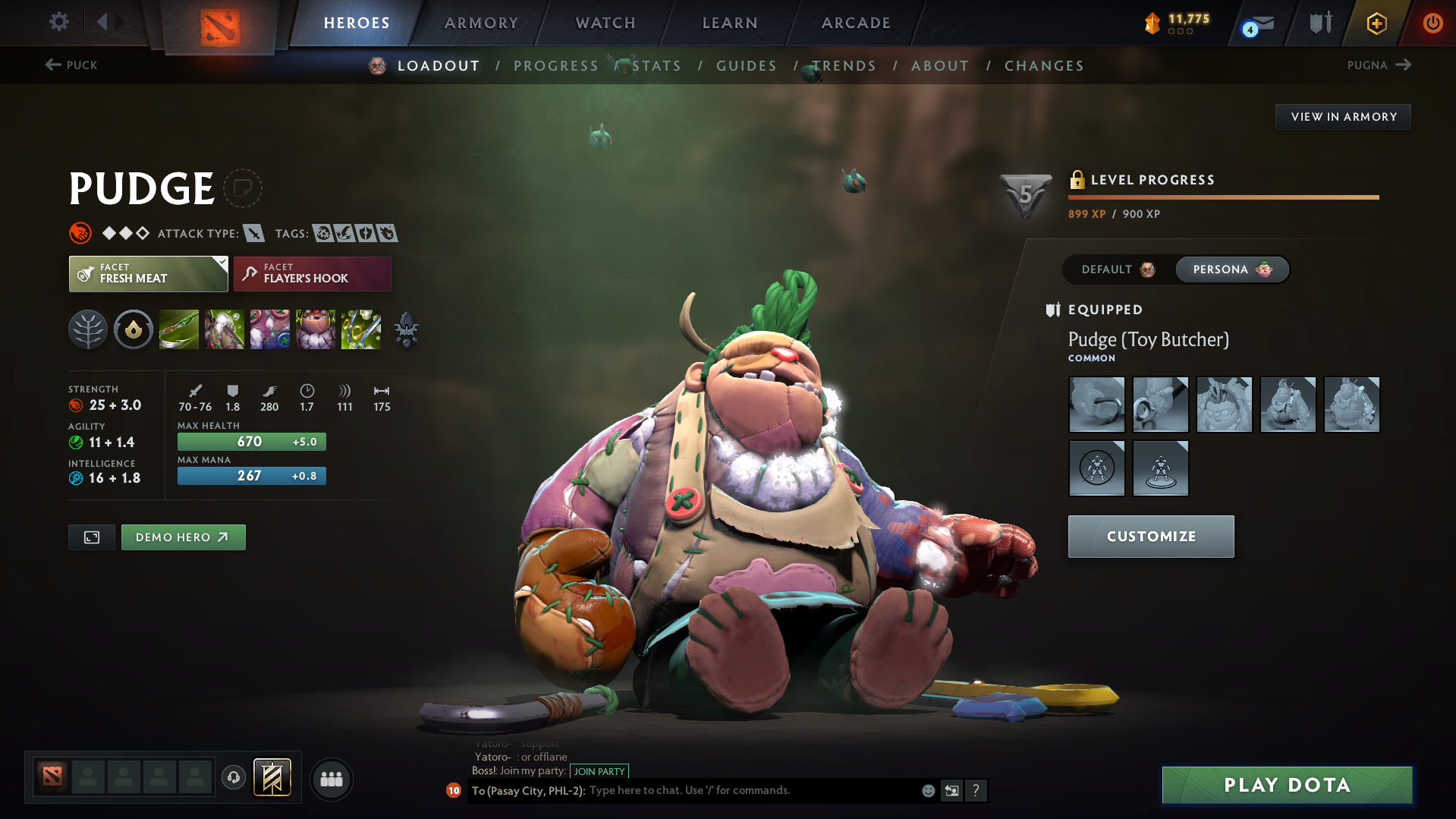
Task: Click the Demo Hero button
Action: pos(183,537)
